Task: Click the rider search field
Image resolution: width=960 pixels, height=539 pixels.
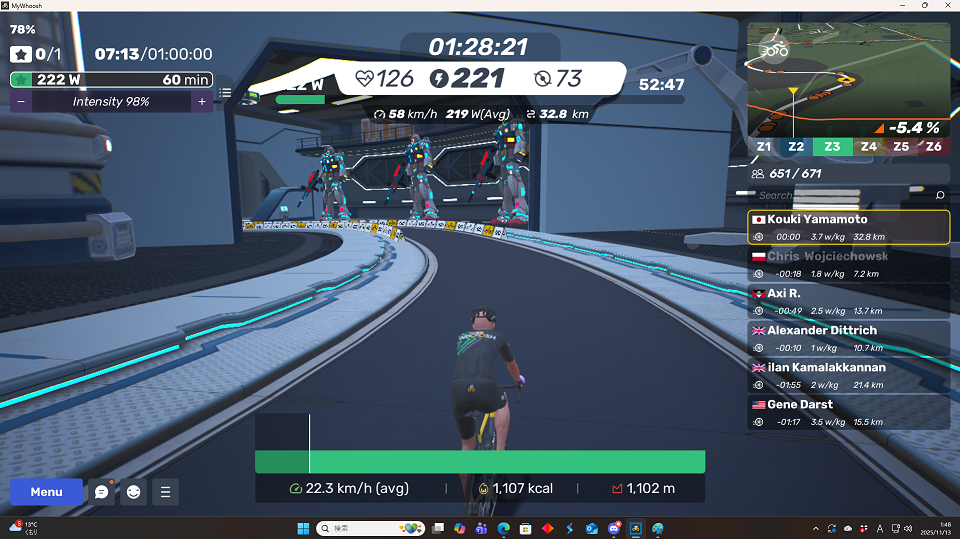Action: [840, 195]
